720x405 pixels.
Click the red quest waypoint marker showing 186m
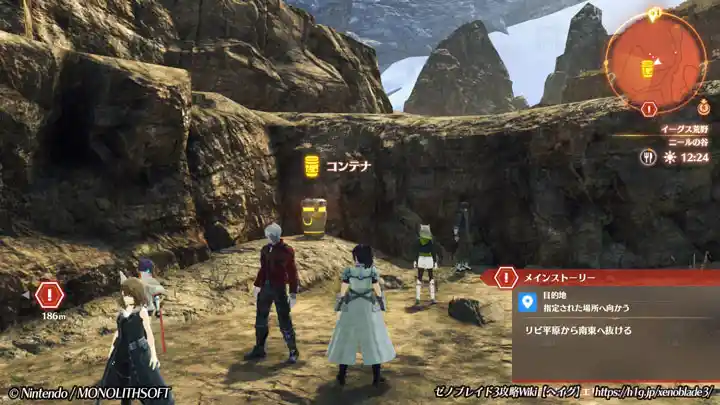(x=49, y=295)
